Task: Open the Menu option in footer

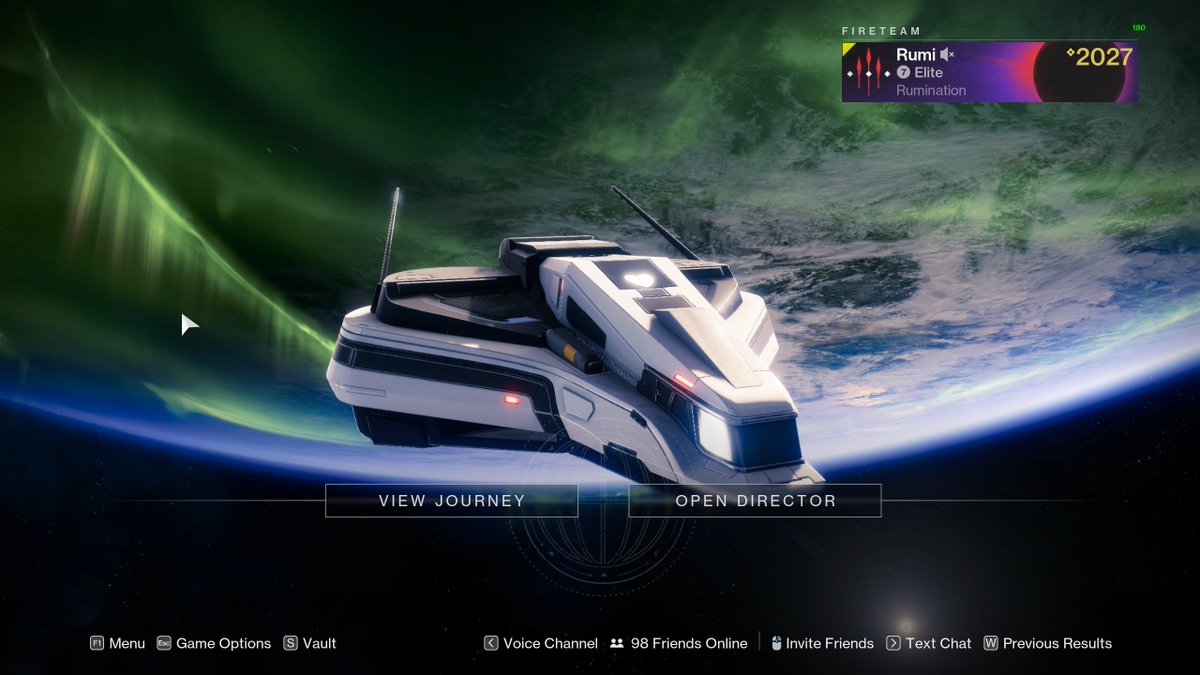Action: 118,644
